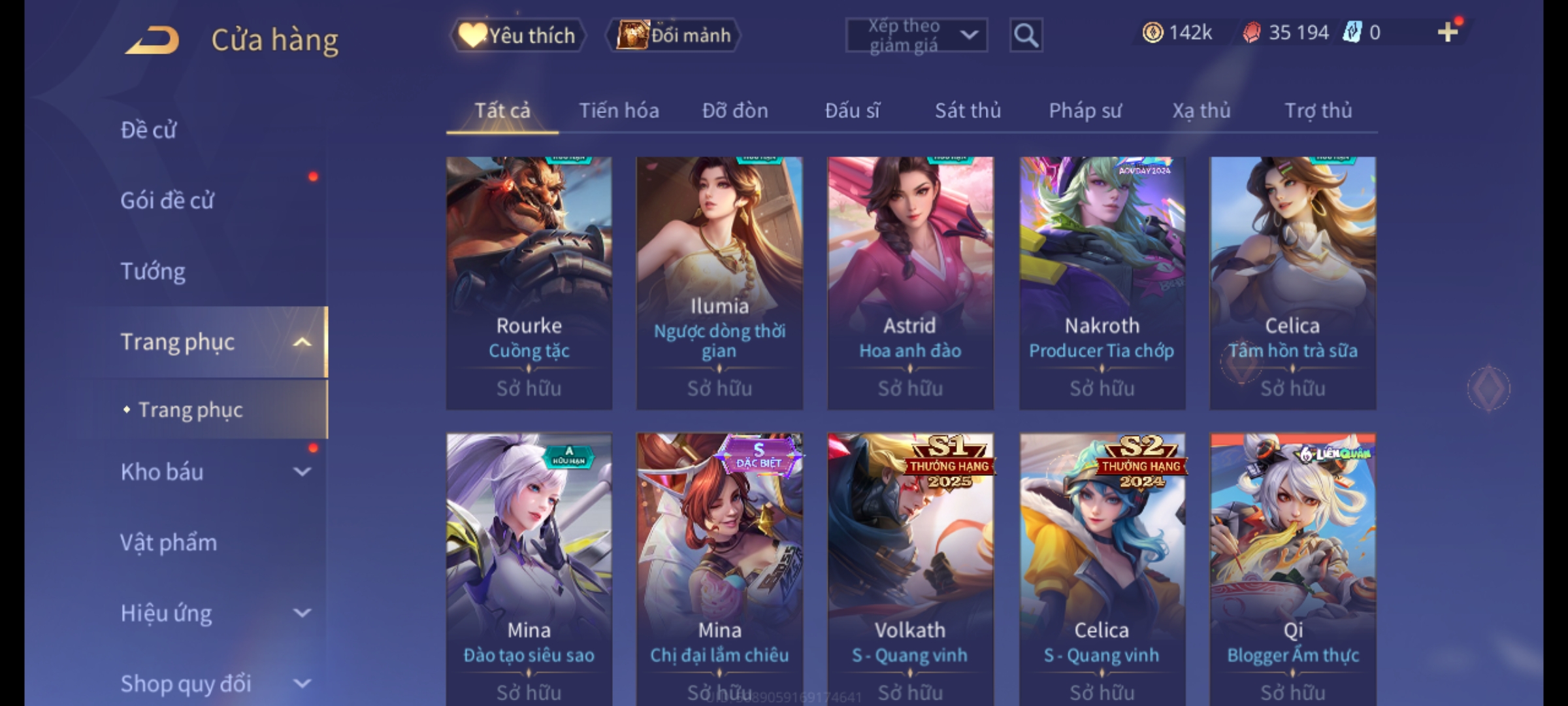Image resolution: width=1568 pixels, height=706 pixels.
Task: Select the Astrid Hoa anh đào skin
Action: pyautogui.click(x=910, y=282)
